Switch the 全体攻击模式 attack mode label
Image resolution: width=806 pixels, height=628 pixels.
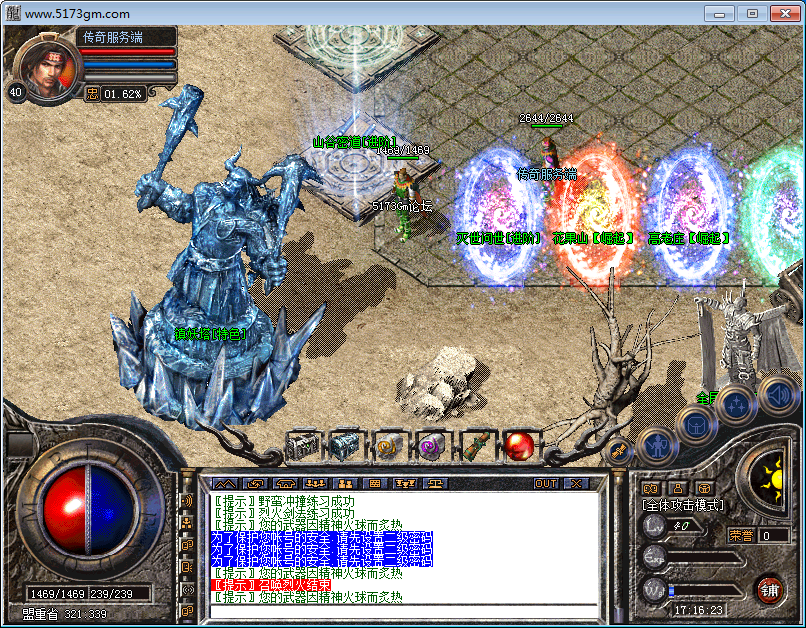pos(683,505)
